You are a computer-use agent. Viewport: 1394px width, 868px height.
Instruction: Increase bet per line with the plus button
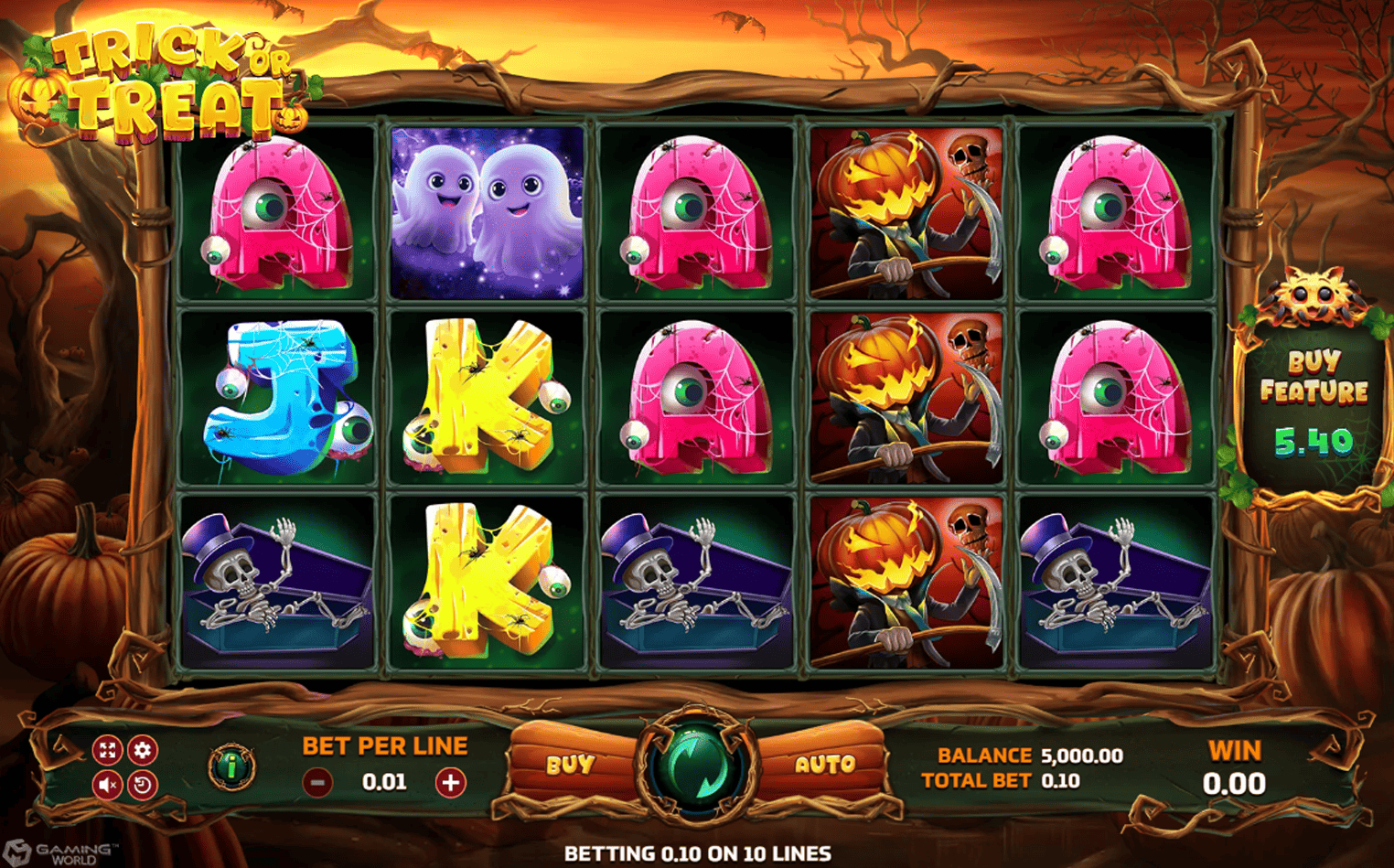(x=450, y=782)
